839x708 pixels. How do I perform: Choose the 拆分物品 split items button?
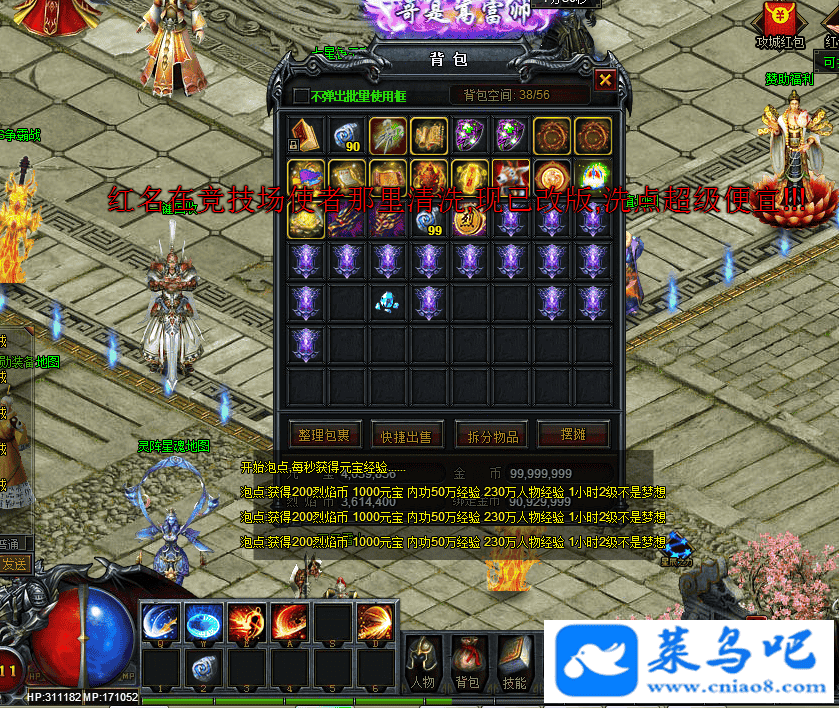click(x=492, y=435)
